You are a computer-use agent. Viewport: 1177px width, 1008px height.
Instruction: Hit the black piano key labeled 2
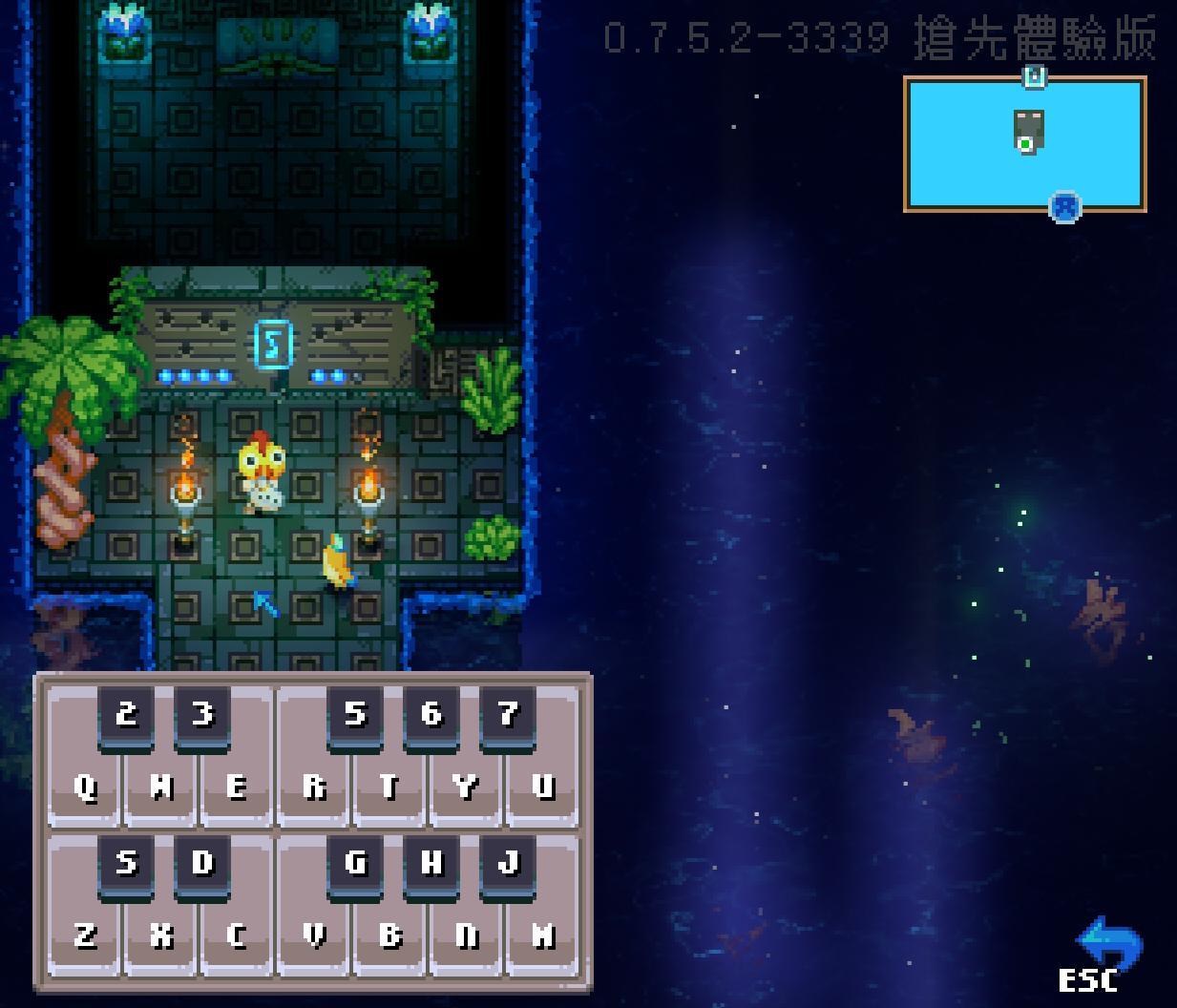[x=126, y=715]
